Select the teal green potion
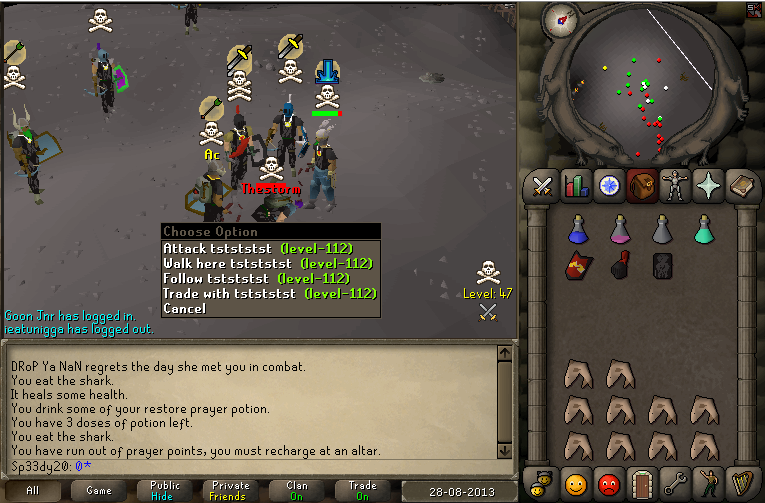 tap(704, 230)
